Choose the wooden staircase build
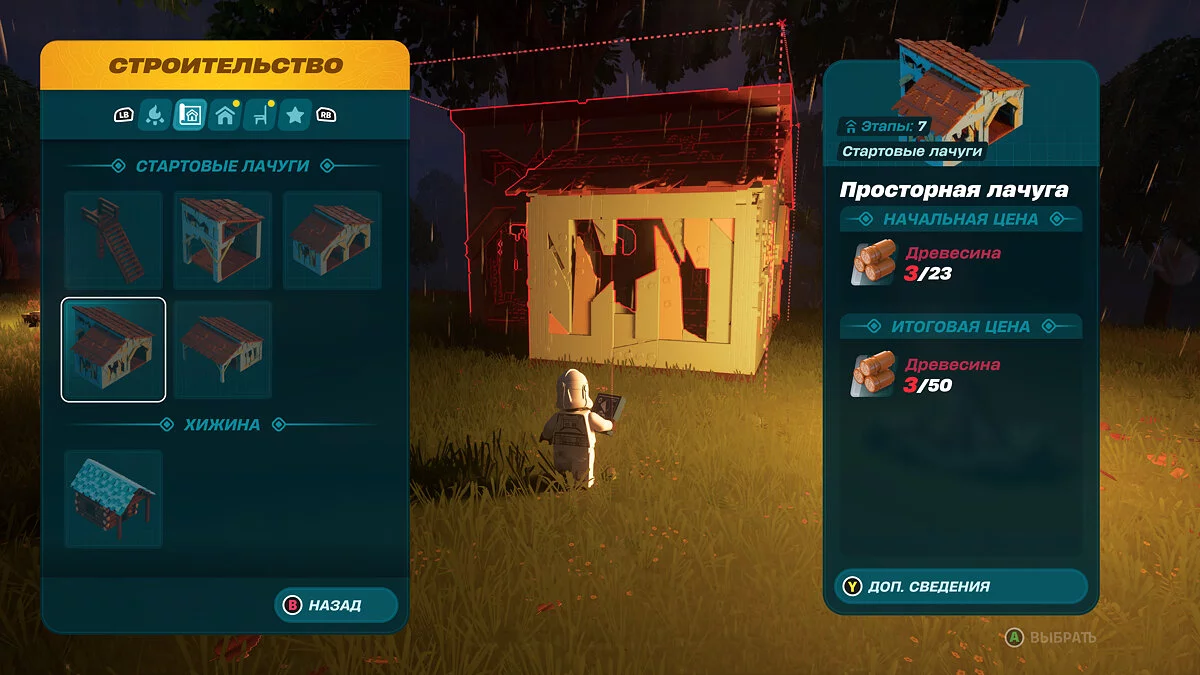Screen dimensions: 1200x675 (114, 241)
